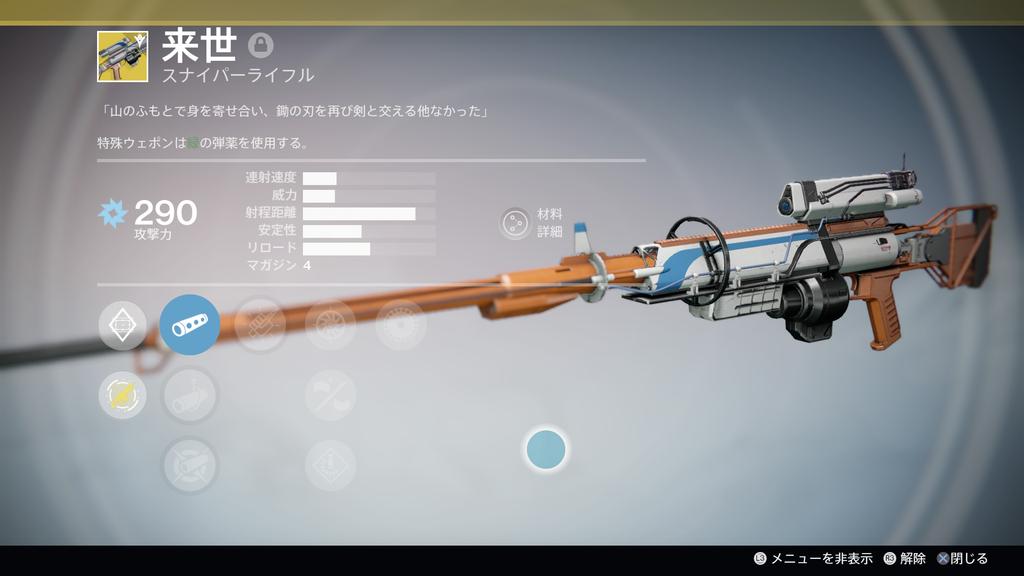The image size is (1024, 576).
Task: Choose the dimmed slashed-circle perk node
Action: pos(330,395)
